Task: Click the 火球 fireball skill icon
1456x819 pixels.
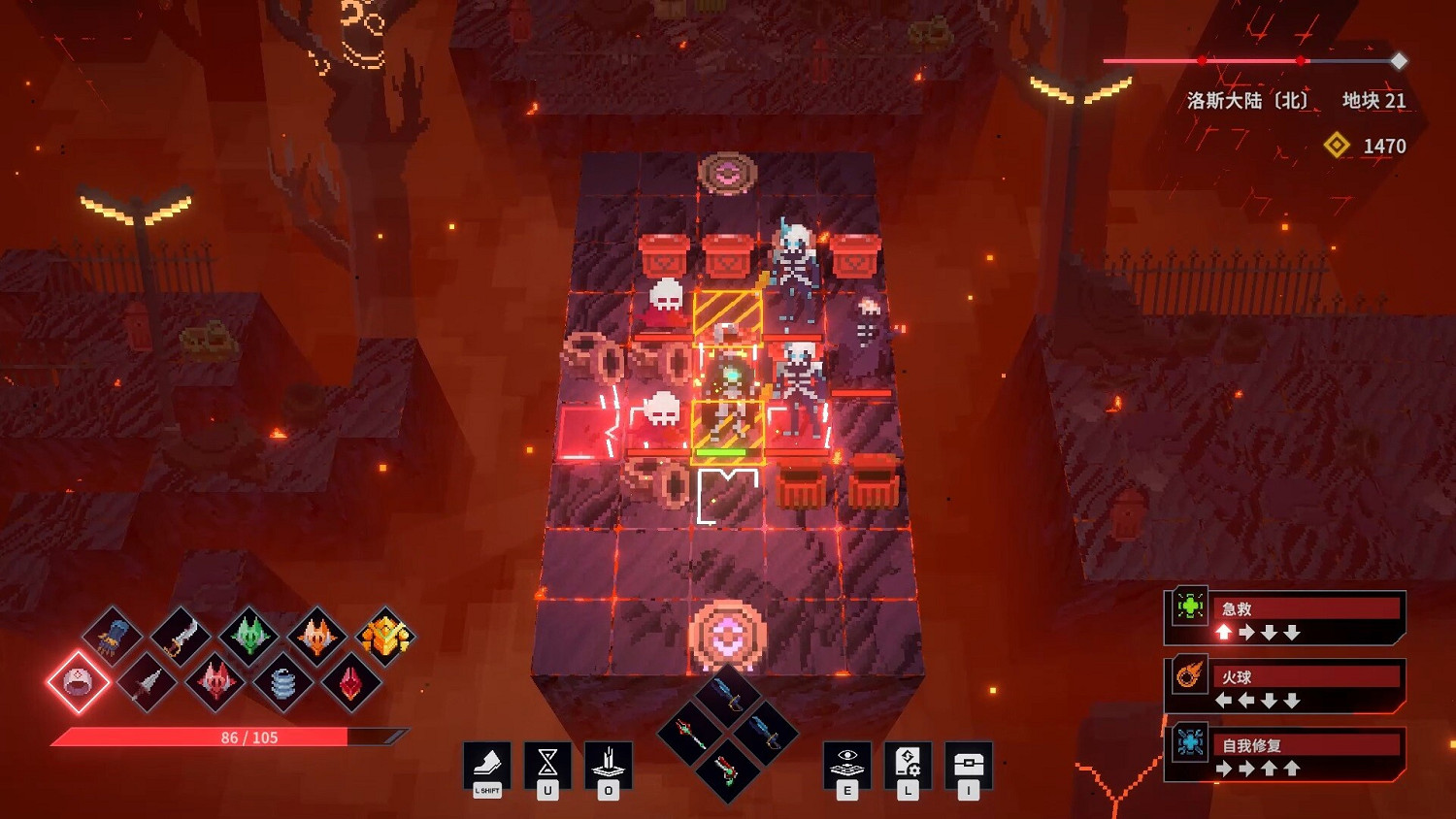Action: (1188, 676)
